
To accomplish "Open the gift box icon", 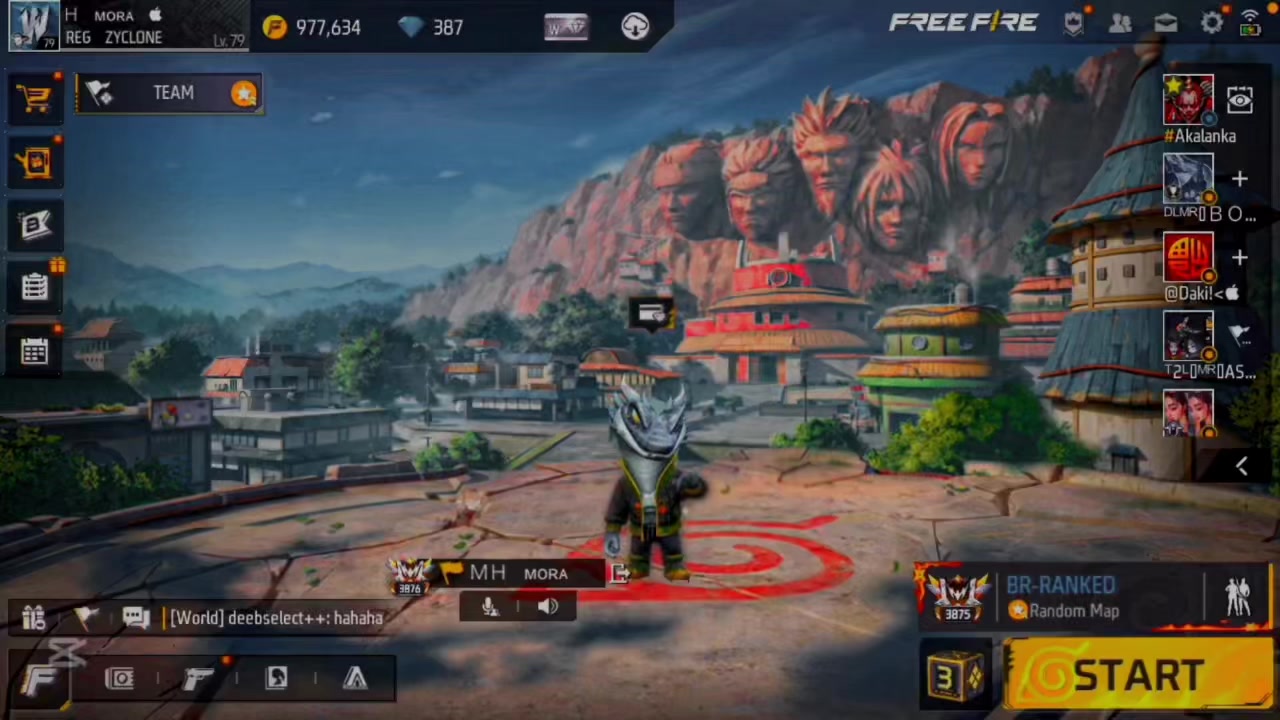I will [33, 618].
